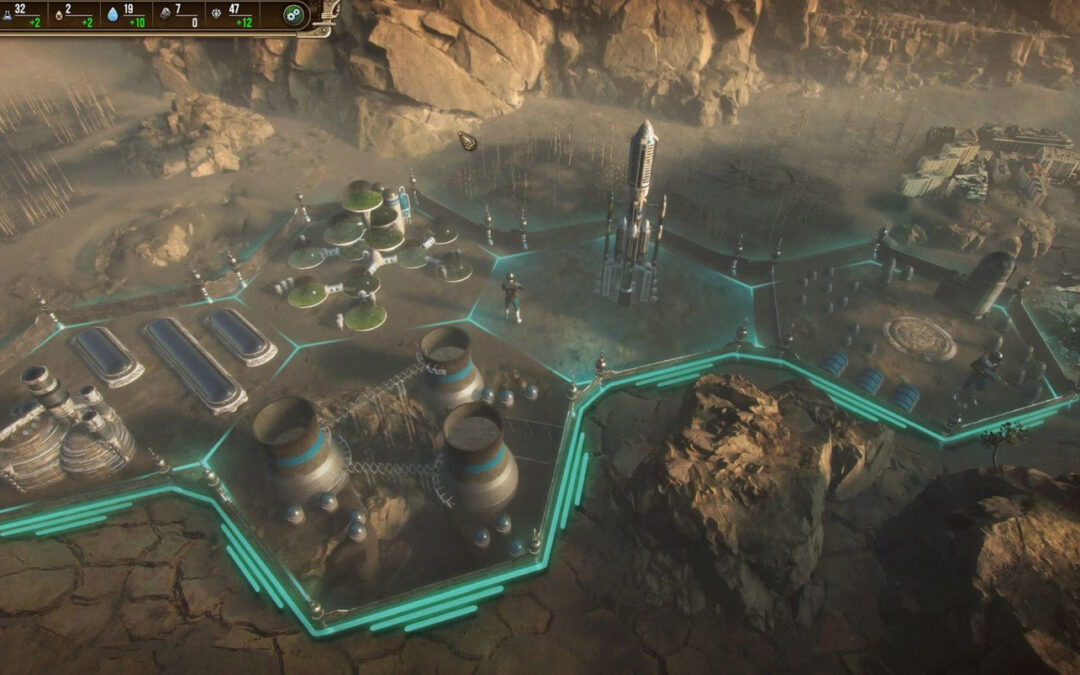Open the green gear settings button
1080x675 pixels.
tap(293, 15)
